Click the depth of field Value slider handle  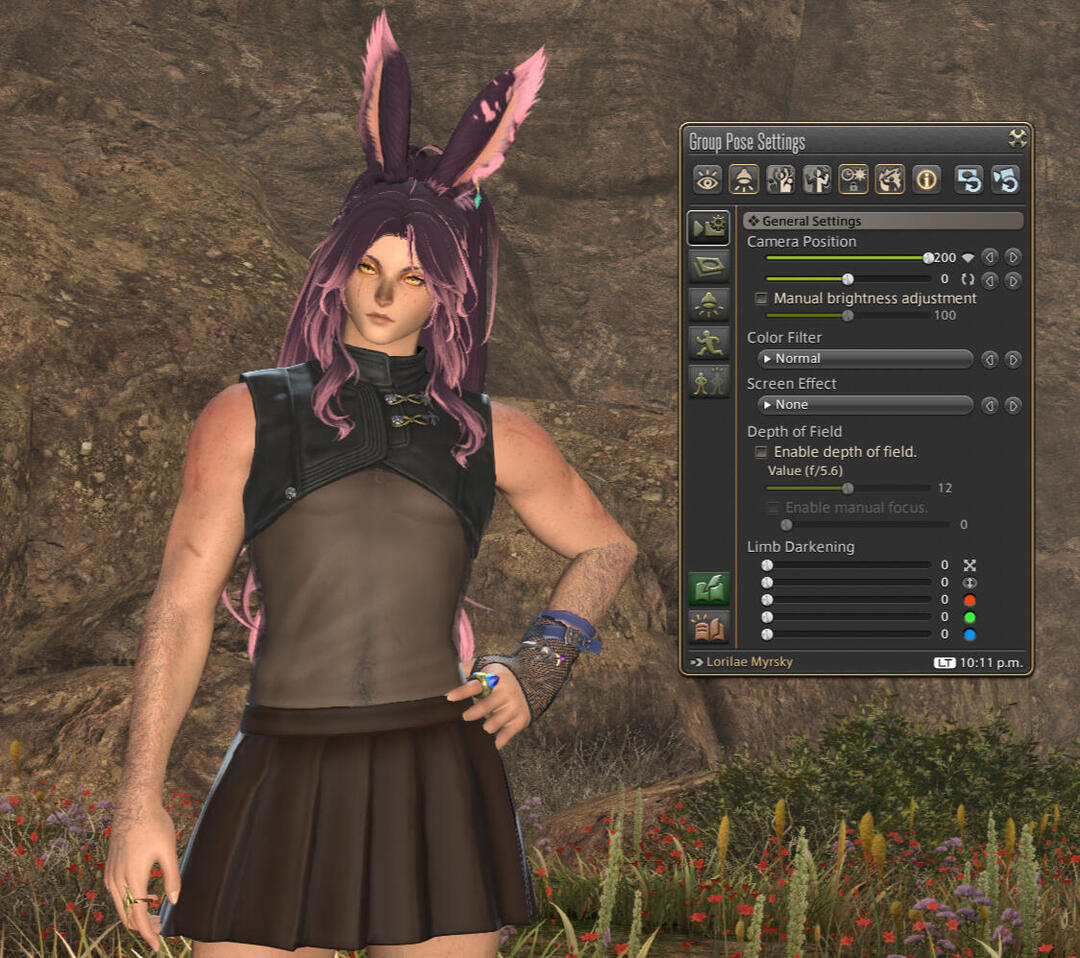(848, 488)
